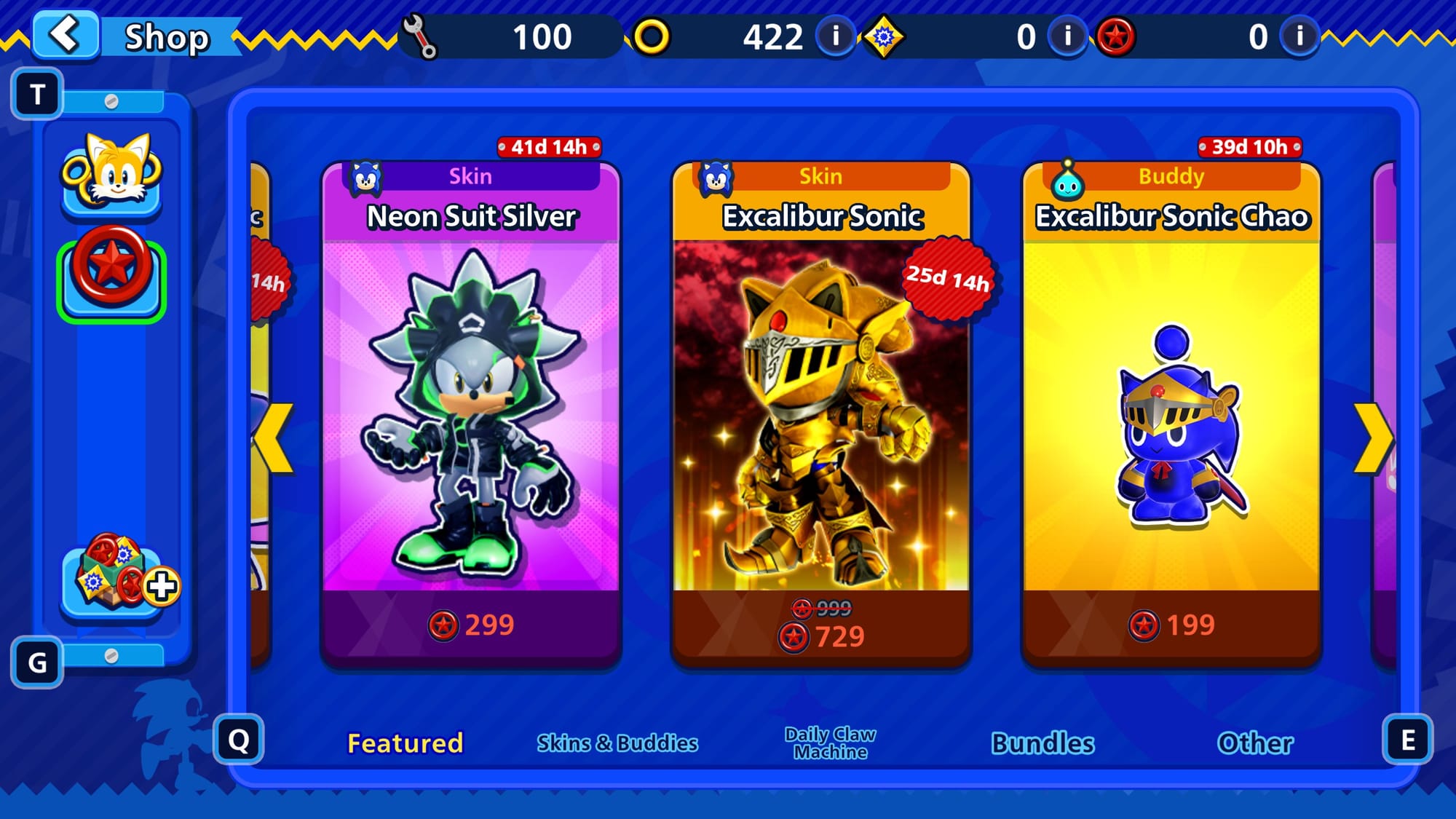Viewport: 1456px width, 819px height.
Task: Go back using the Shop back arrow
Action: pyautogui.click(x=66, y=35)
